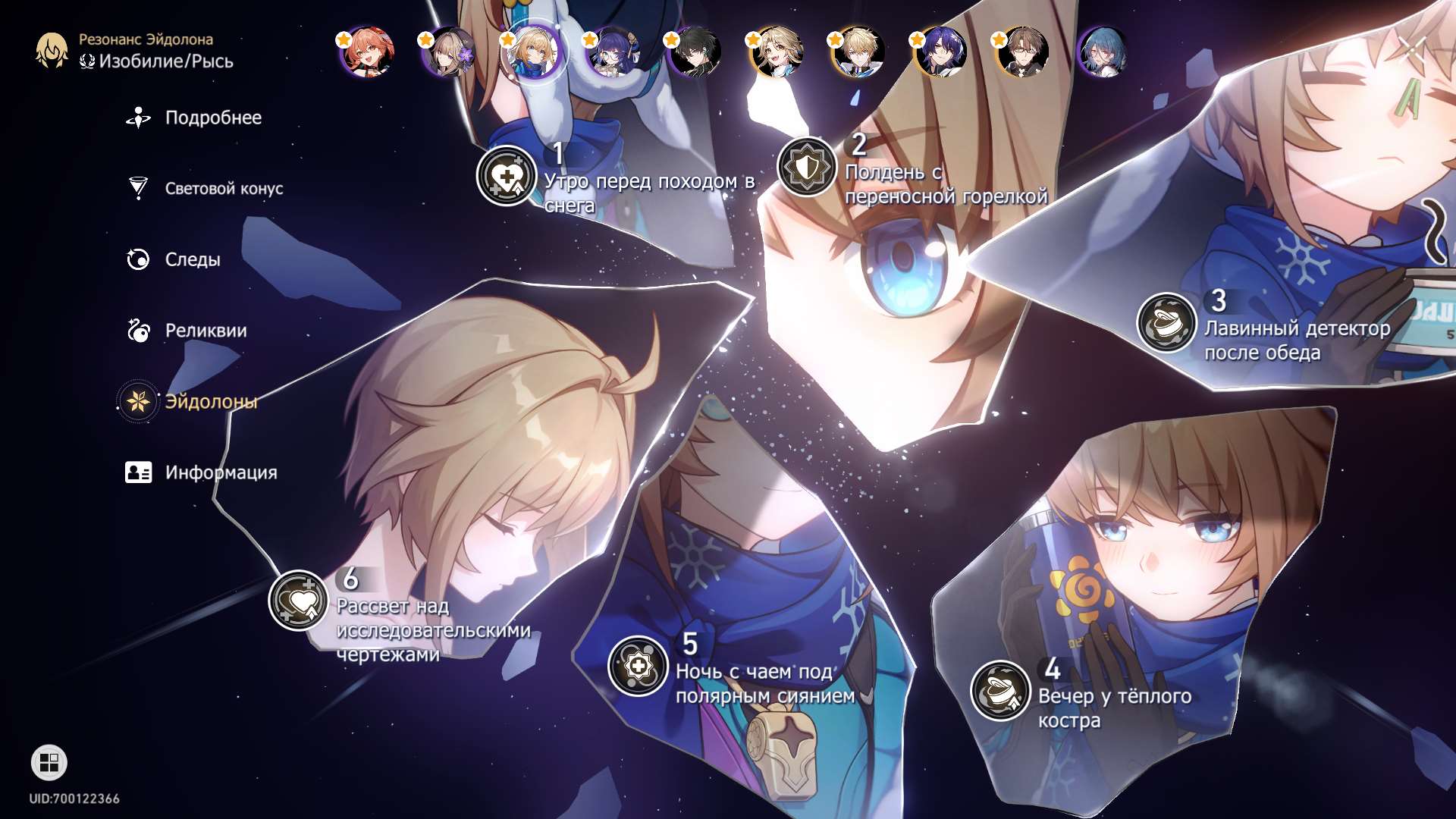View Eidolon 5 Ночь с чаем icon

click(638, 666)
